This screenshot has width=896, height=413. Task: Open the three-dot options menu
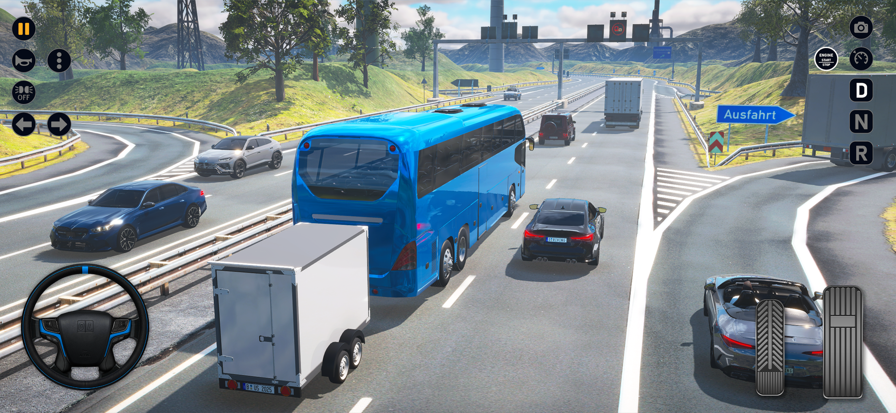(59, 60)
